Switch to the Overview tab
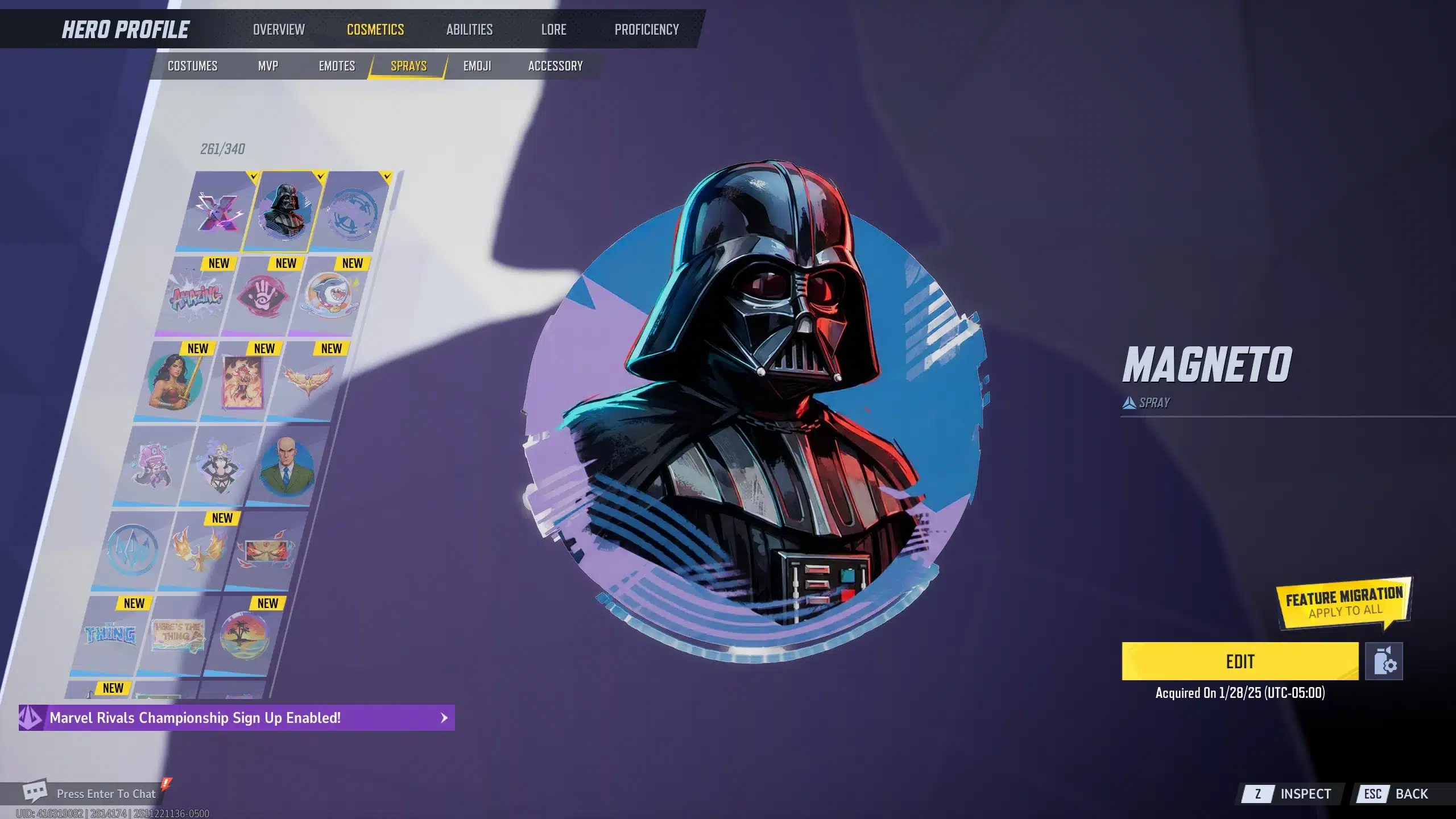 [279, 30]
